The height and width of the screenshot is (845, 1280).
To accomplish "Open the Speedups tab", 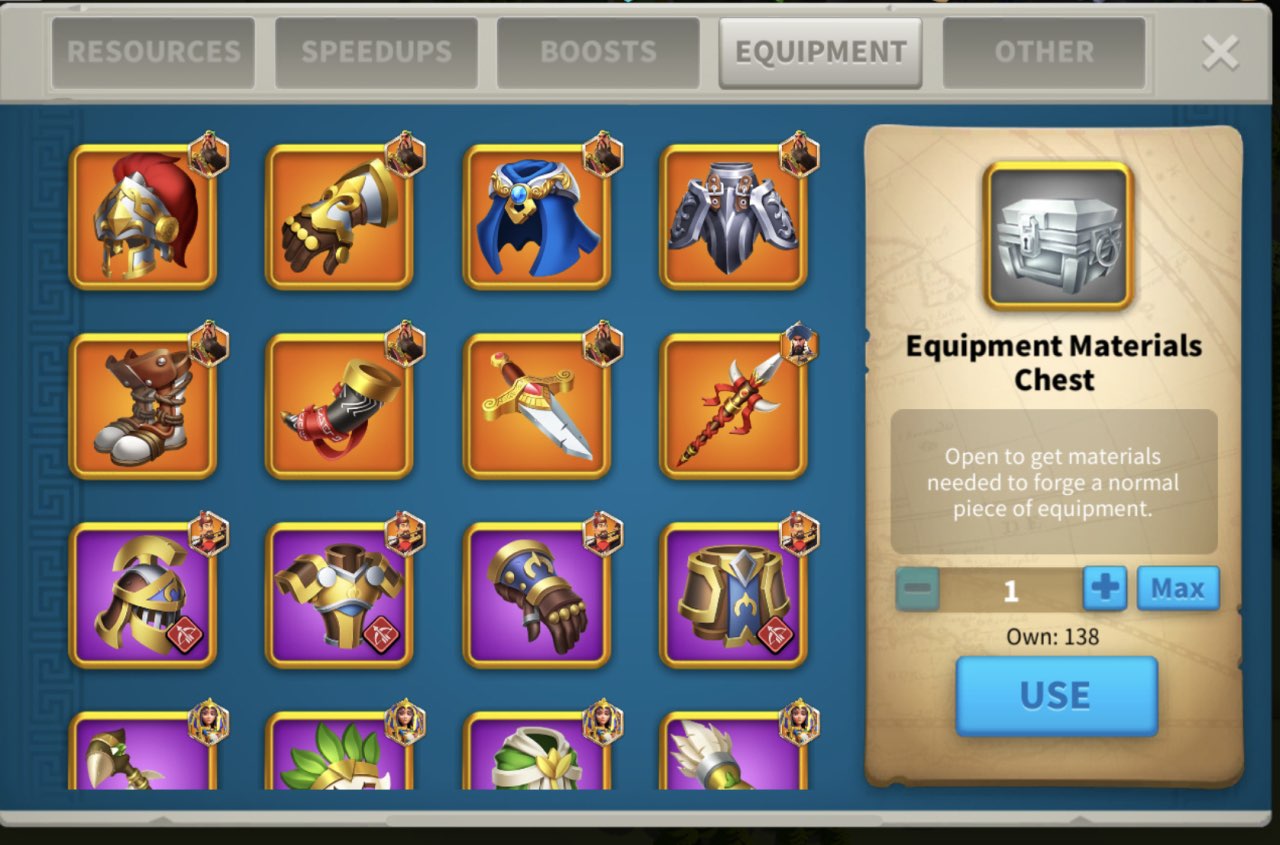I will pos(376,52).
